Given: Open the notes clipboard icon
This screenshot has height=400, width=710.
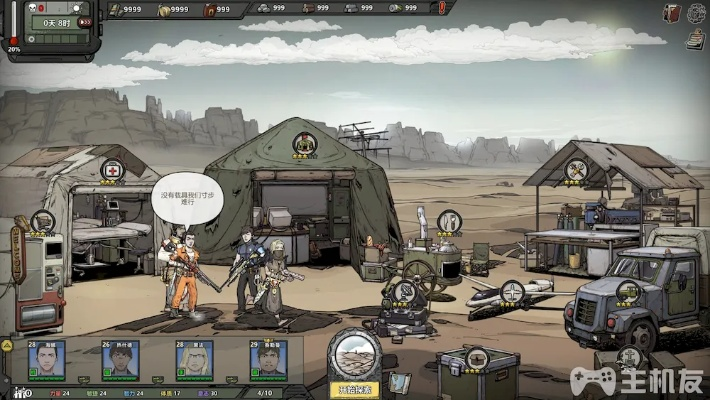Looking at the screenshot, I should pos(695,39).
